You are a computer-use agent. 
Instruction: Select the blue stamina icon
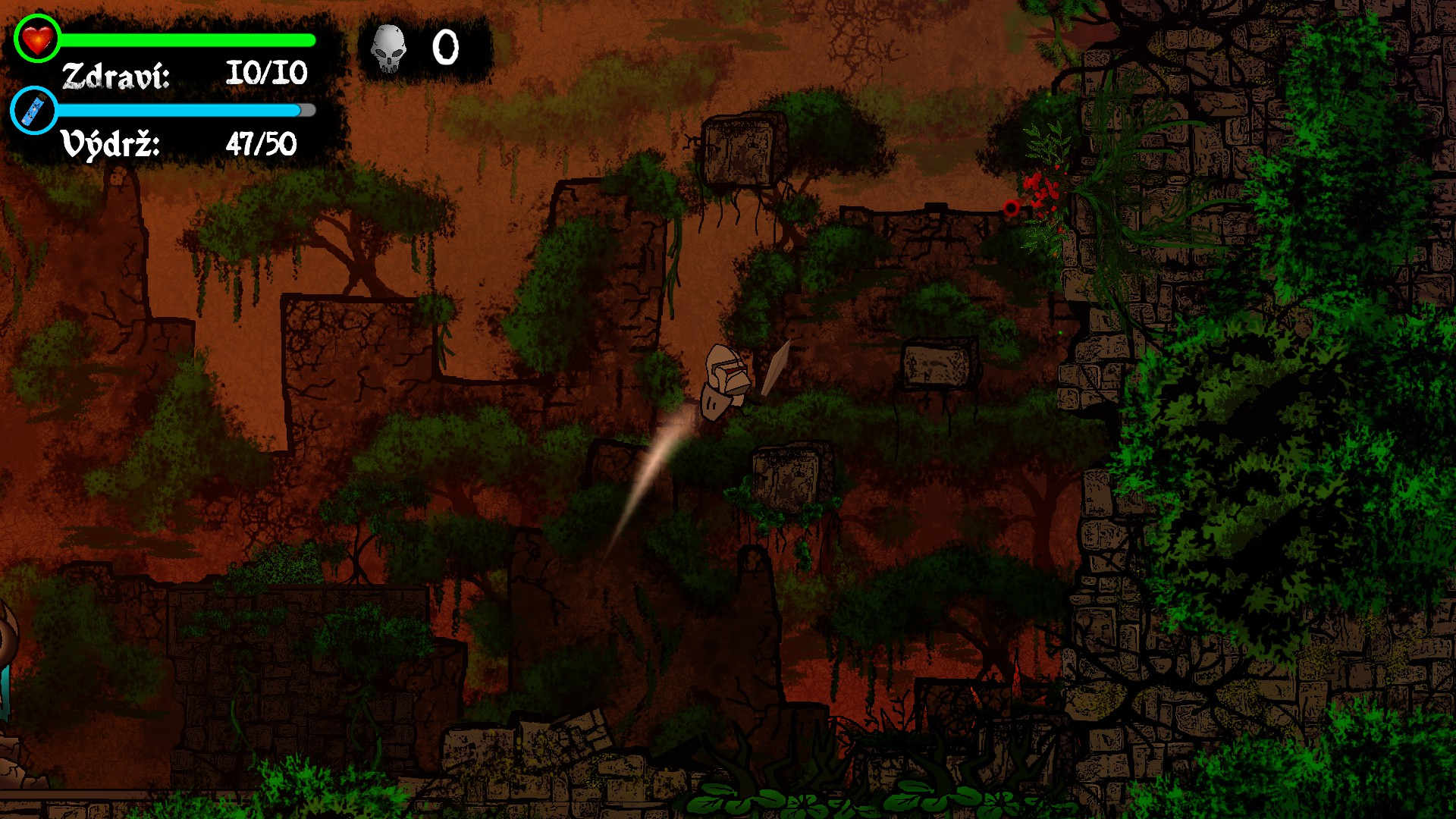[35, 111]
